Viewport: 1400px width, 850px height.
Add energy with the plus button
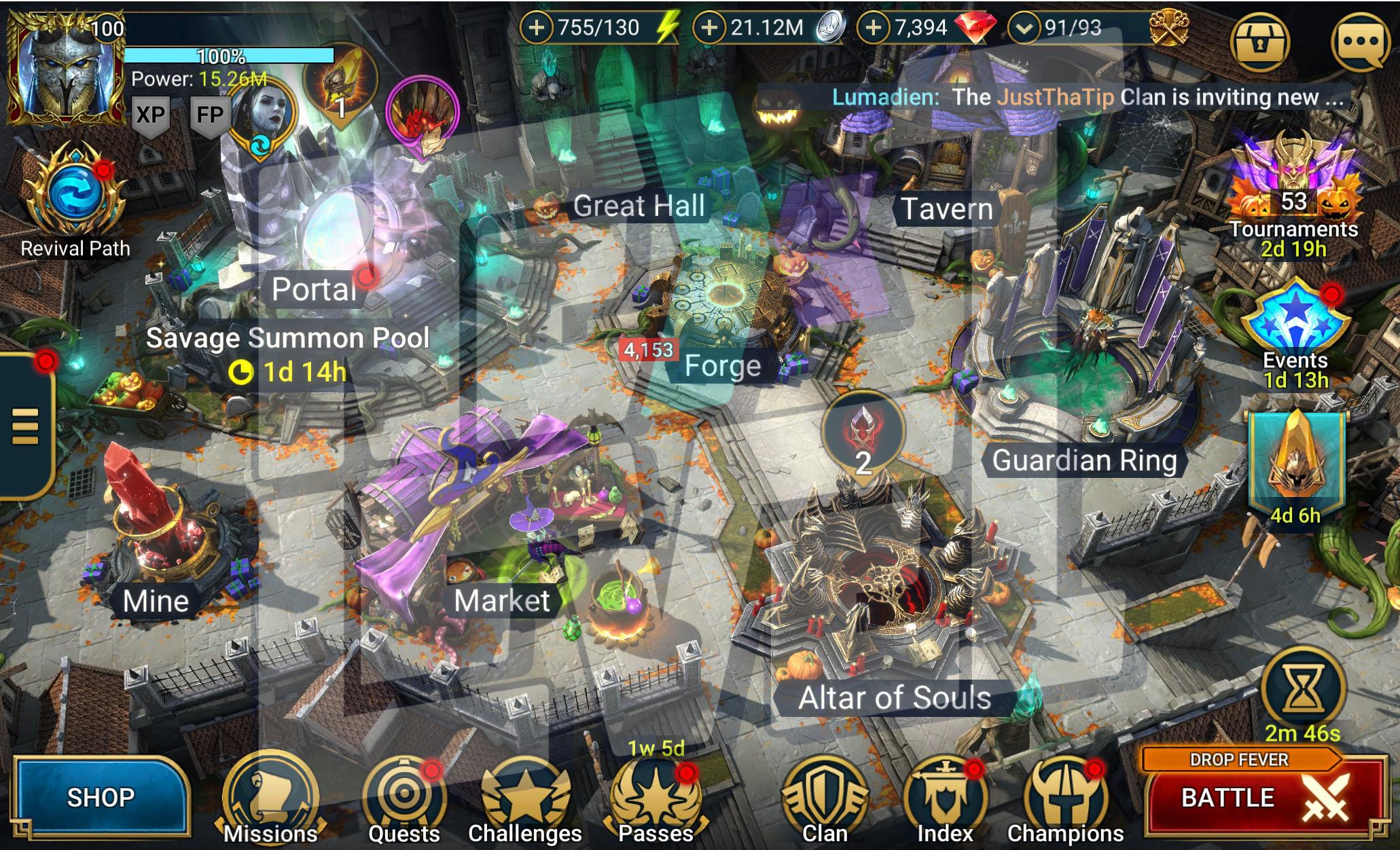[x=537, y=28]
